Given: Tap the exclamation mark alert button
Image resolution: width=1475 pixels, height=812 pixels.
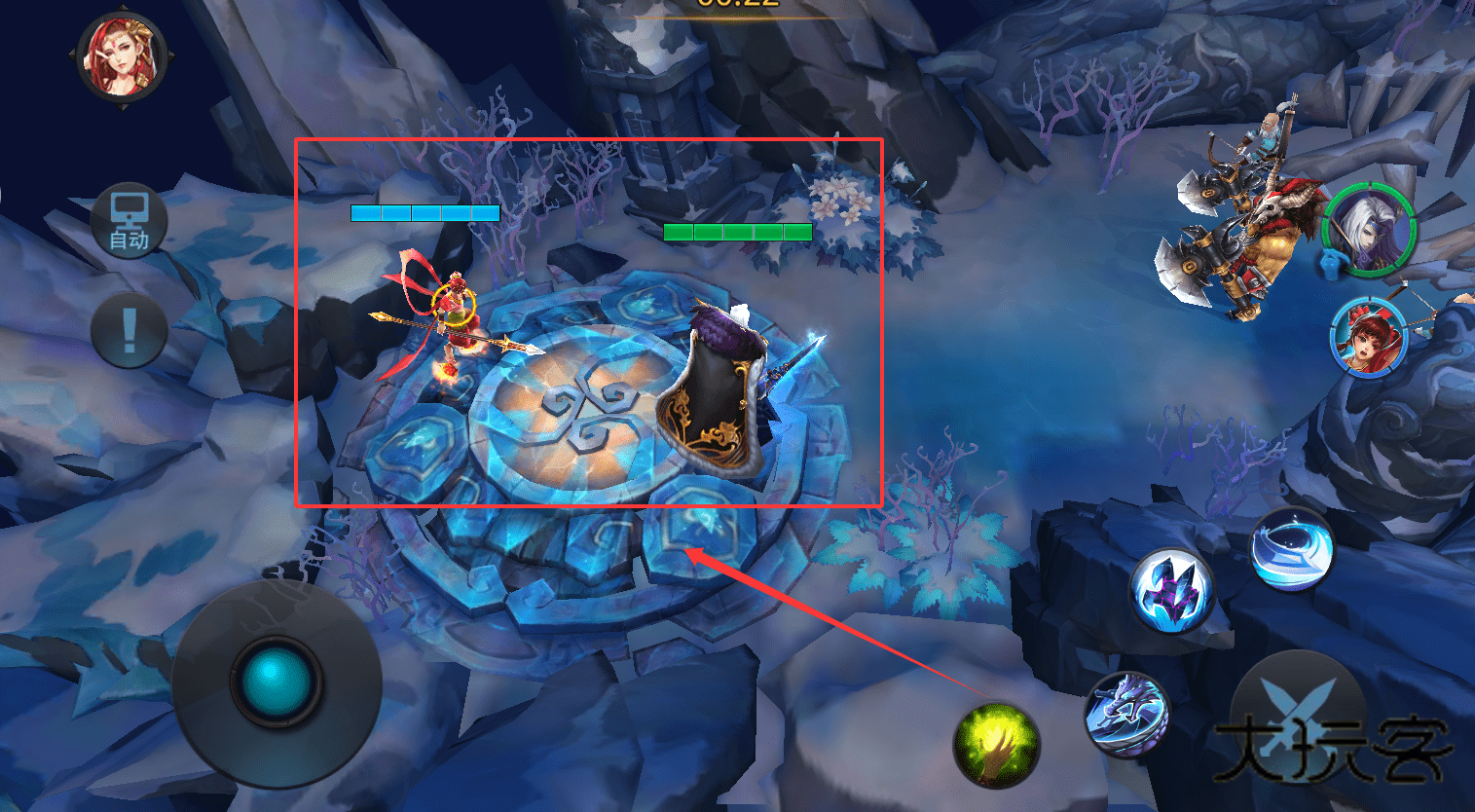Looking at the screenshot, I should tap(129, 330).
